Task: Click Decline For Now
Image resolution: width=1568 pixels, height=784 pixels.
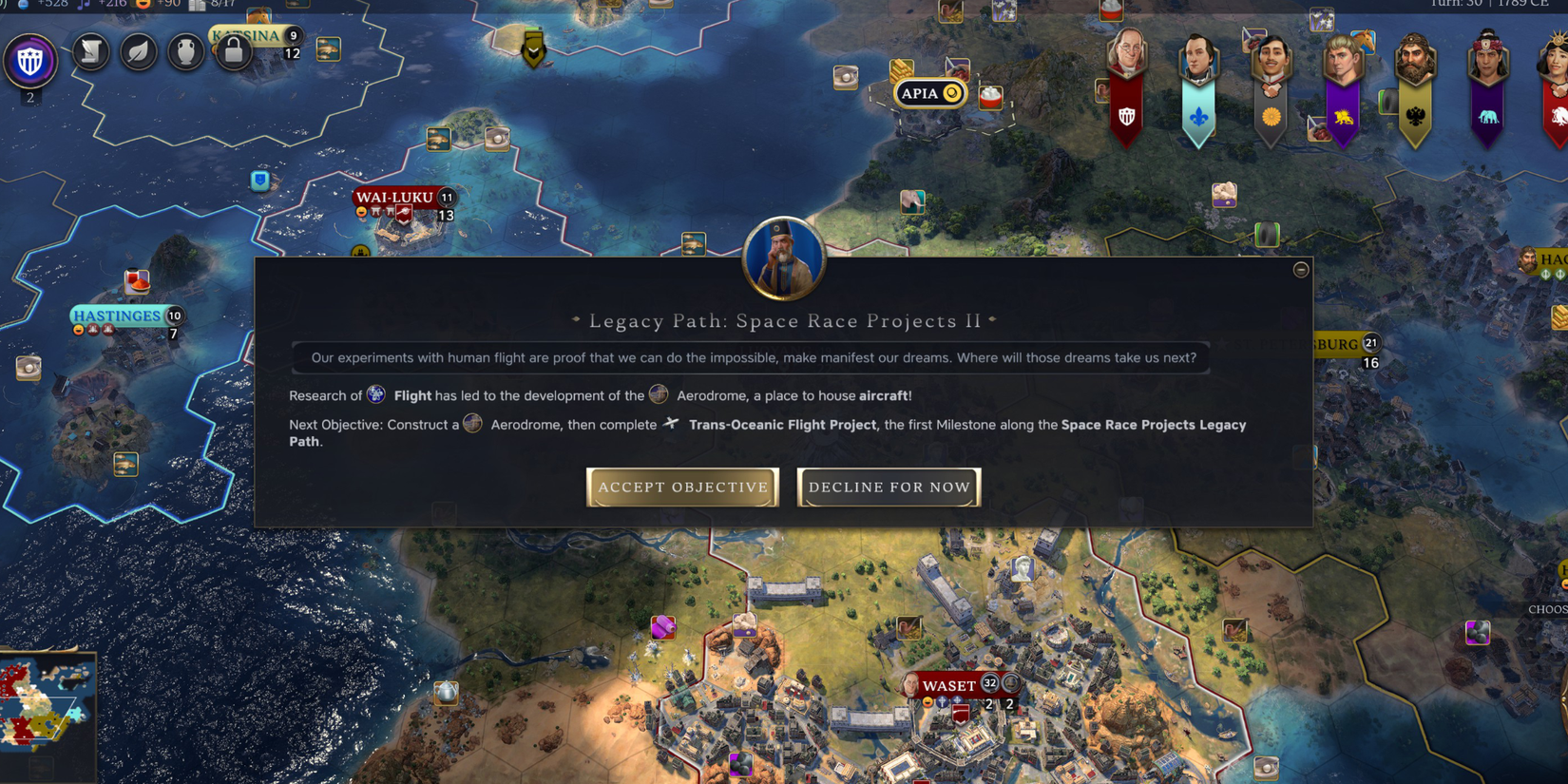Action: coord(888,487)
